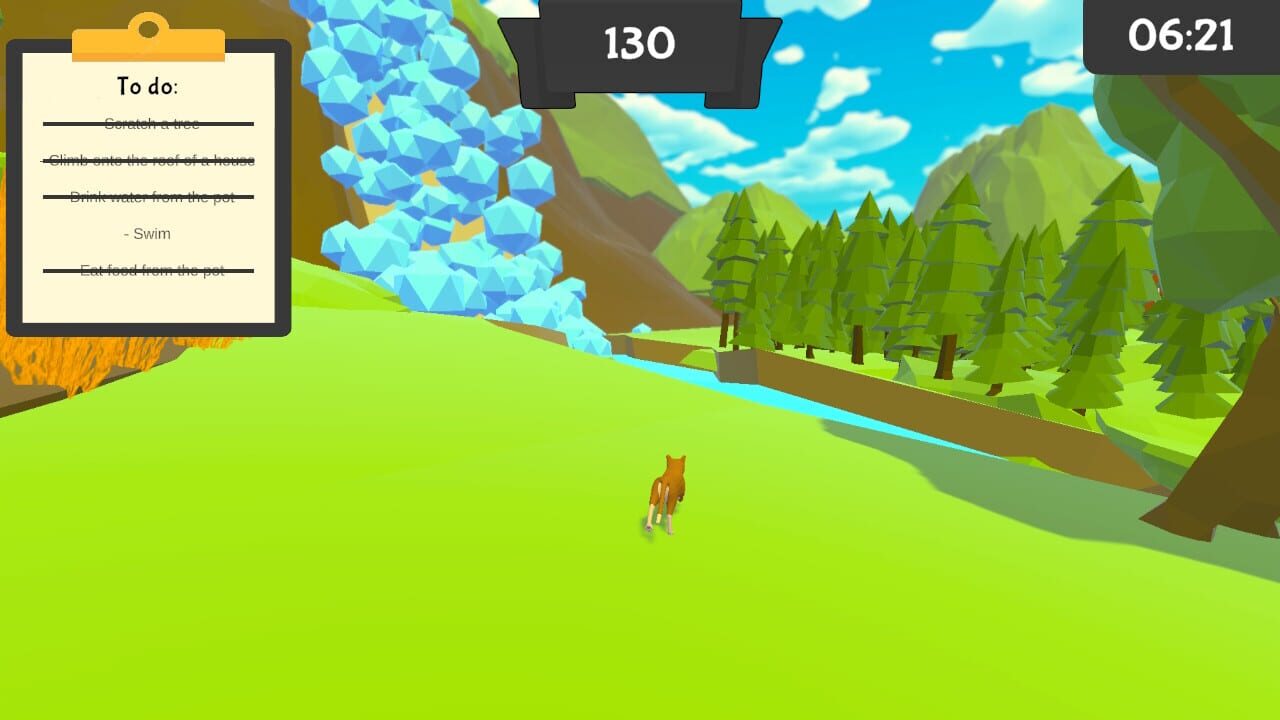This screenshot has width=1280, height=720.
Task: Select the uncompleted 'Swim' task text
Action: pyautogui.click(x=147, y=233)
